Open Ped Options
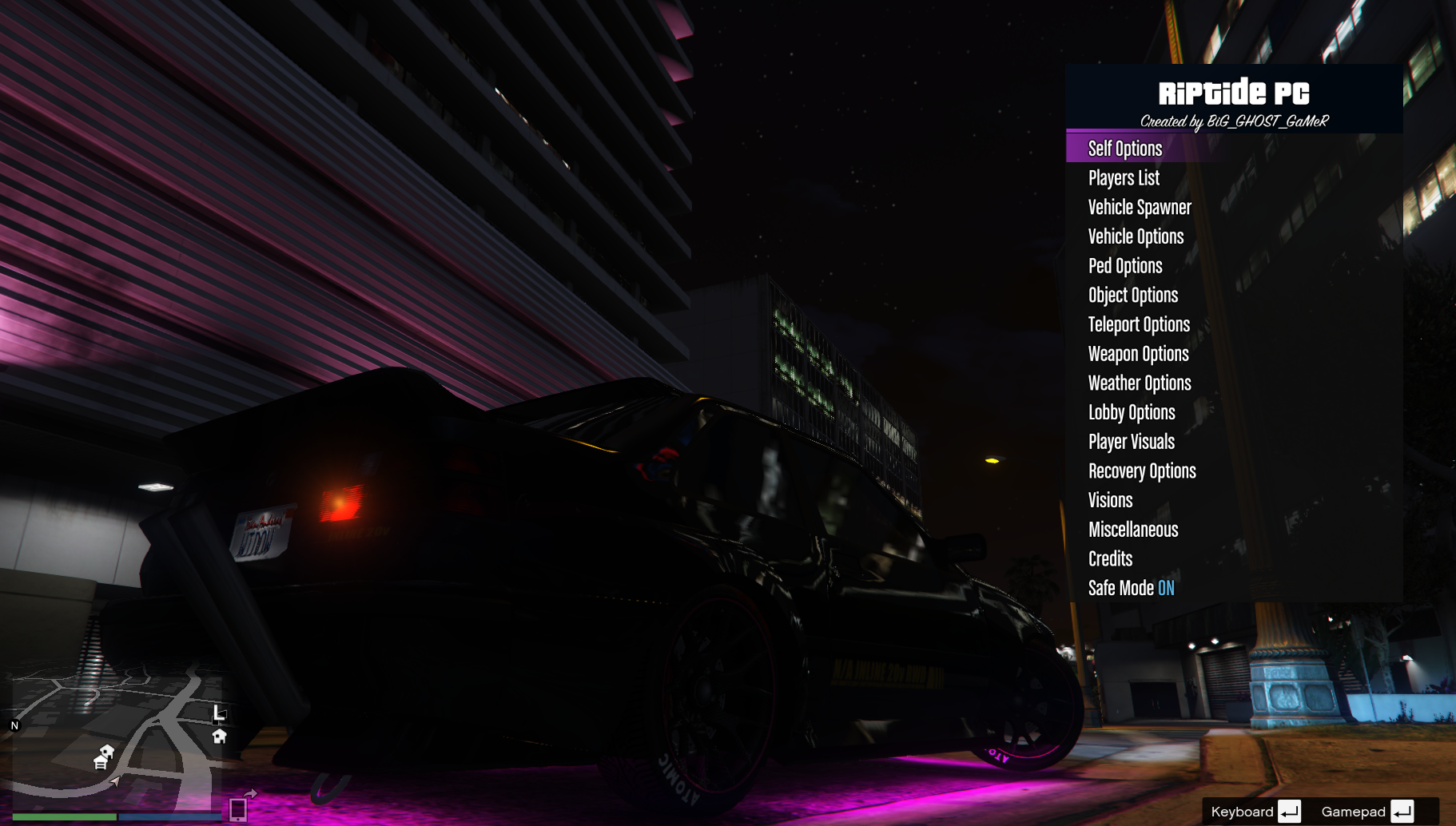Image resolution: width=1456 pixels, height=826 pixels. pos(1125,266)
